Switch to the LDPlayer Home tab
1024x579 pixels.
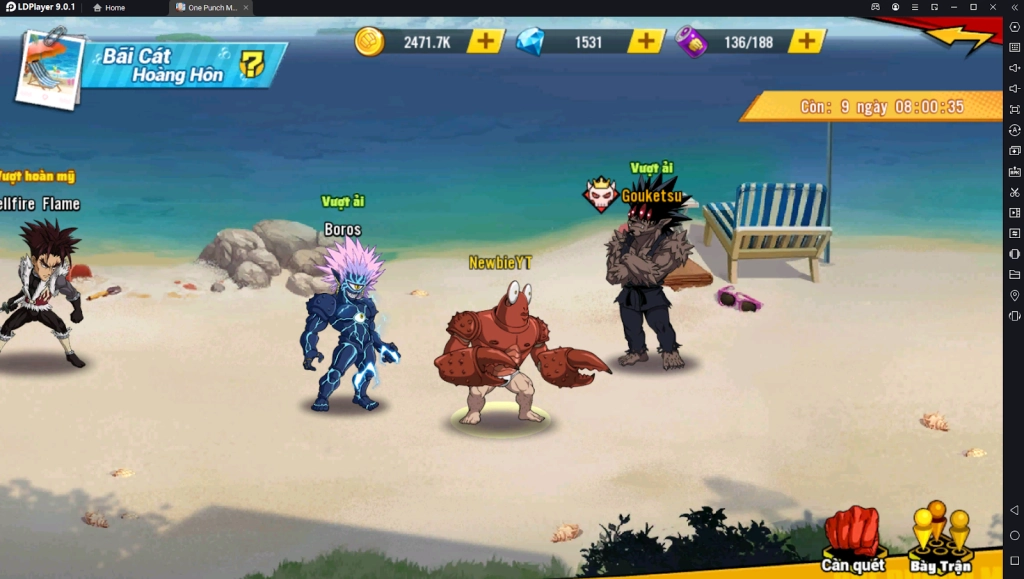pyautogui.click(x=109, y=7)
